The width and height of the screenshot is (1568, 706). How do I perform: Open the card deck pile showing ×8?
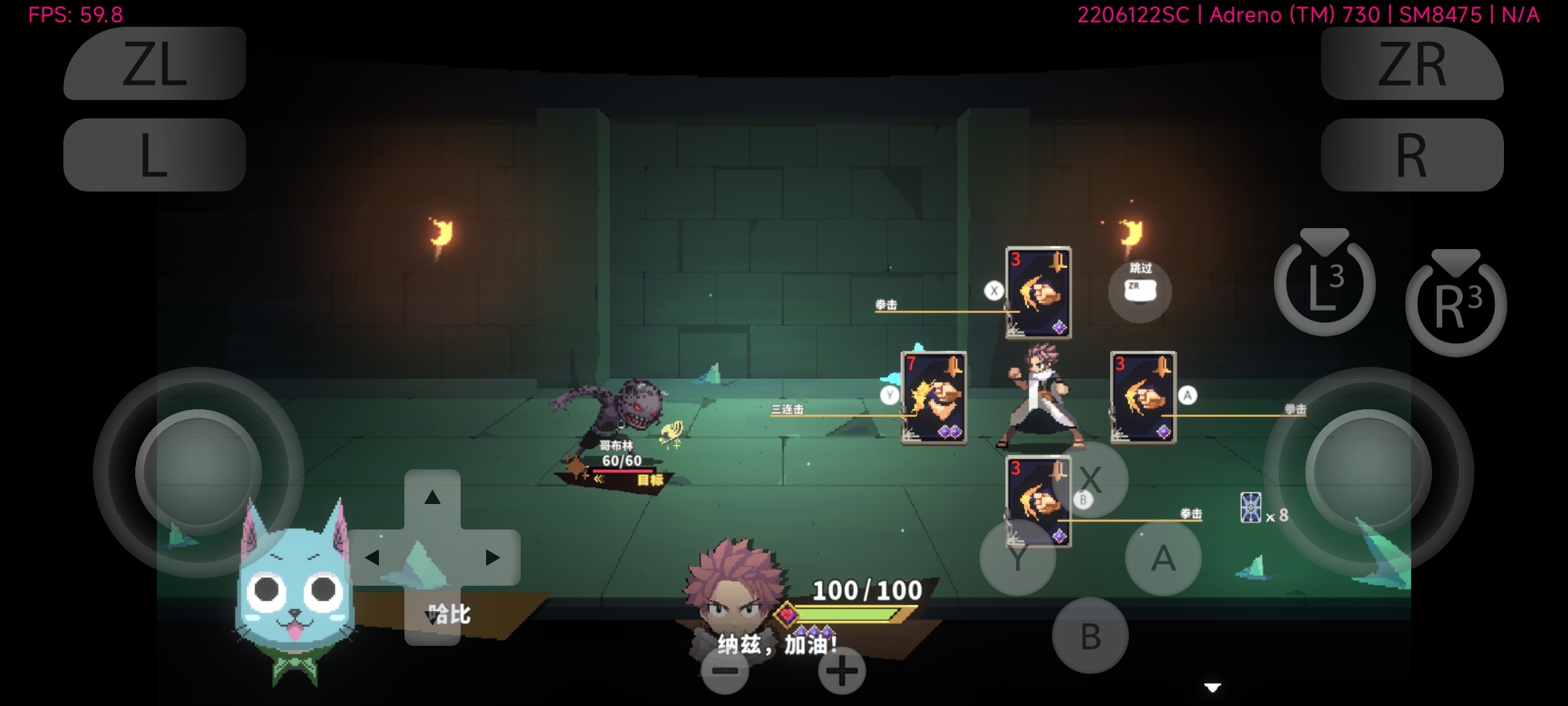[x=1250, y=509]
